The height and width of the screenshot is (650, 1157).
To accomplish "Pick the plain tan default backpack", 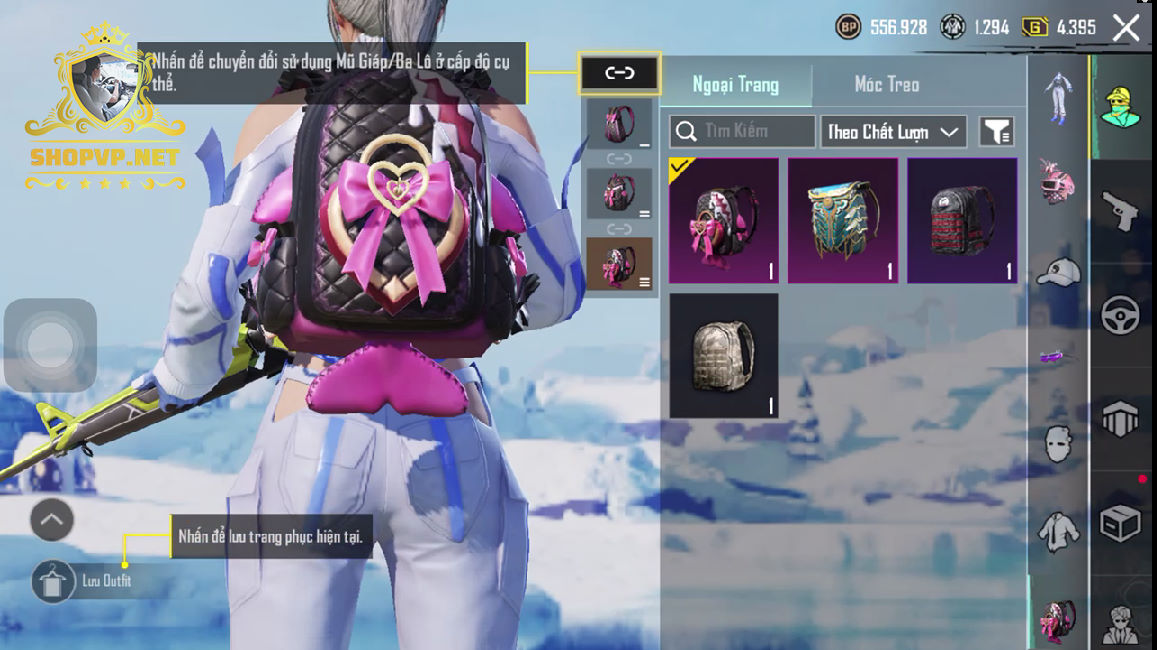I will pyautogui.click(x=723, y=355).
